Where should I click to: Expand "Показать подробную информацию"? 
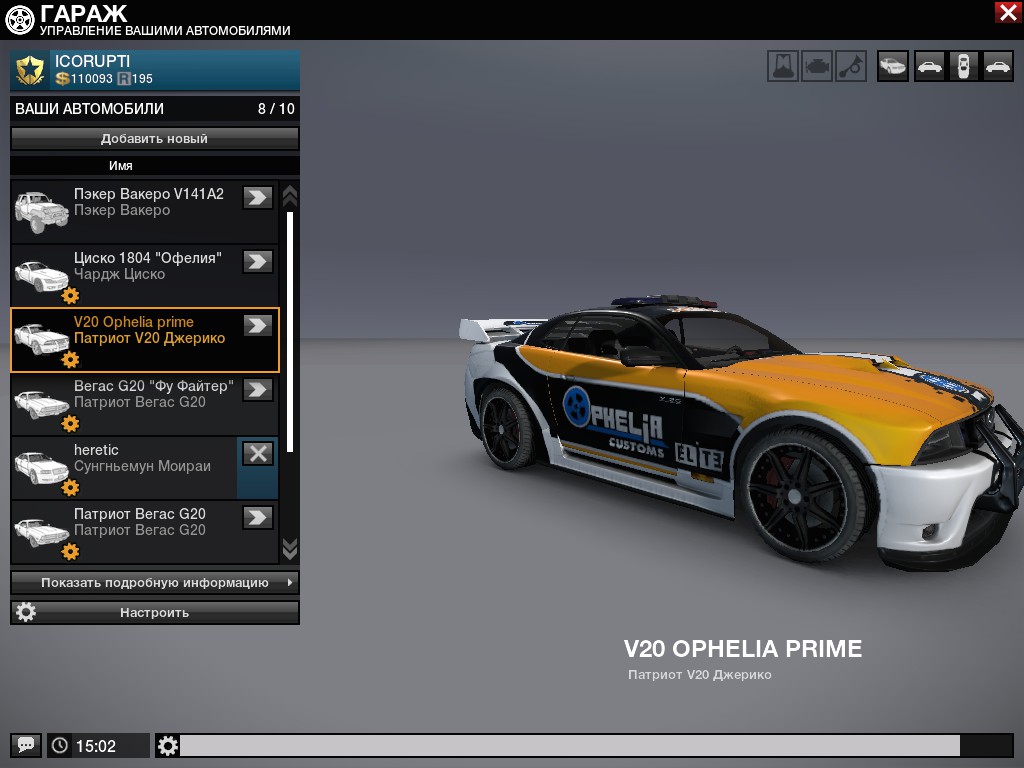[x=155, y=582]
